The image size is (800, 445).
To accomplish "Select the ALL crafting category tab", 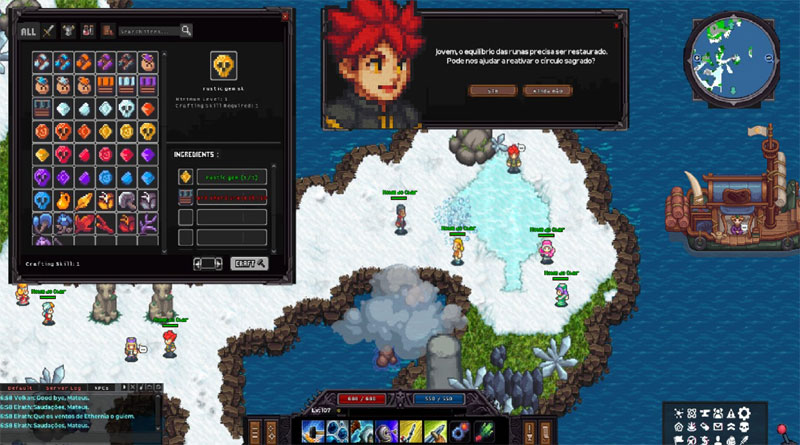I will tap(29, 31).
